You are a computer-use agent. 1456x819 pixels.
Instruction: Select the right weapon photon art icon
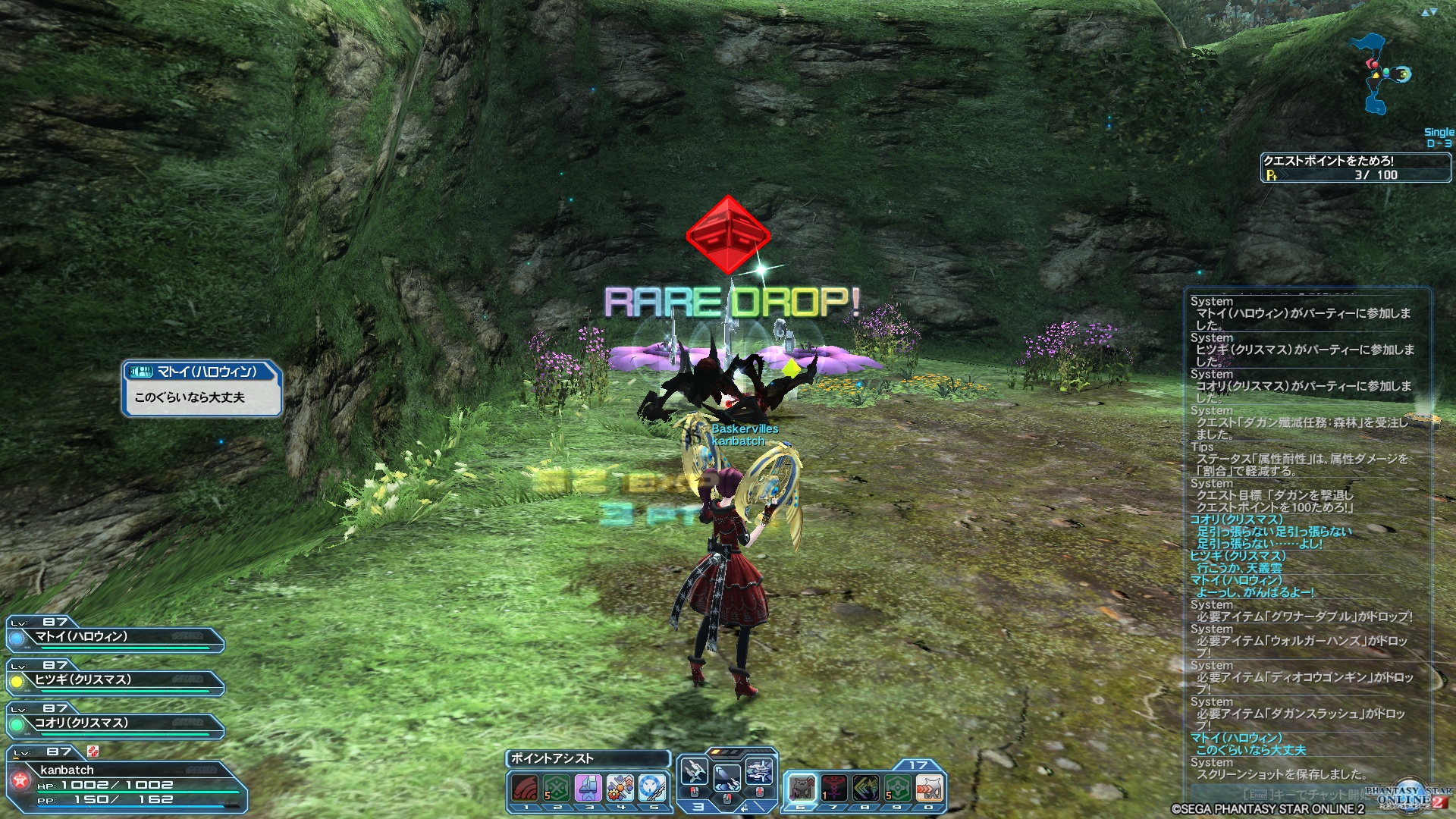point(759,773)
